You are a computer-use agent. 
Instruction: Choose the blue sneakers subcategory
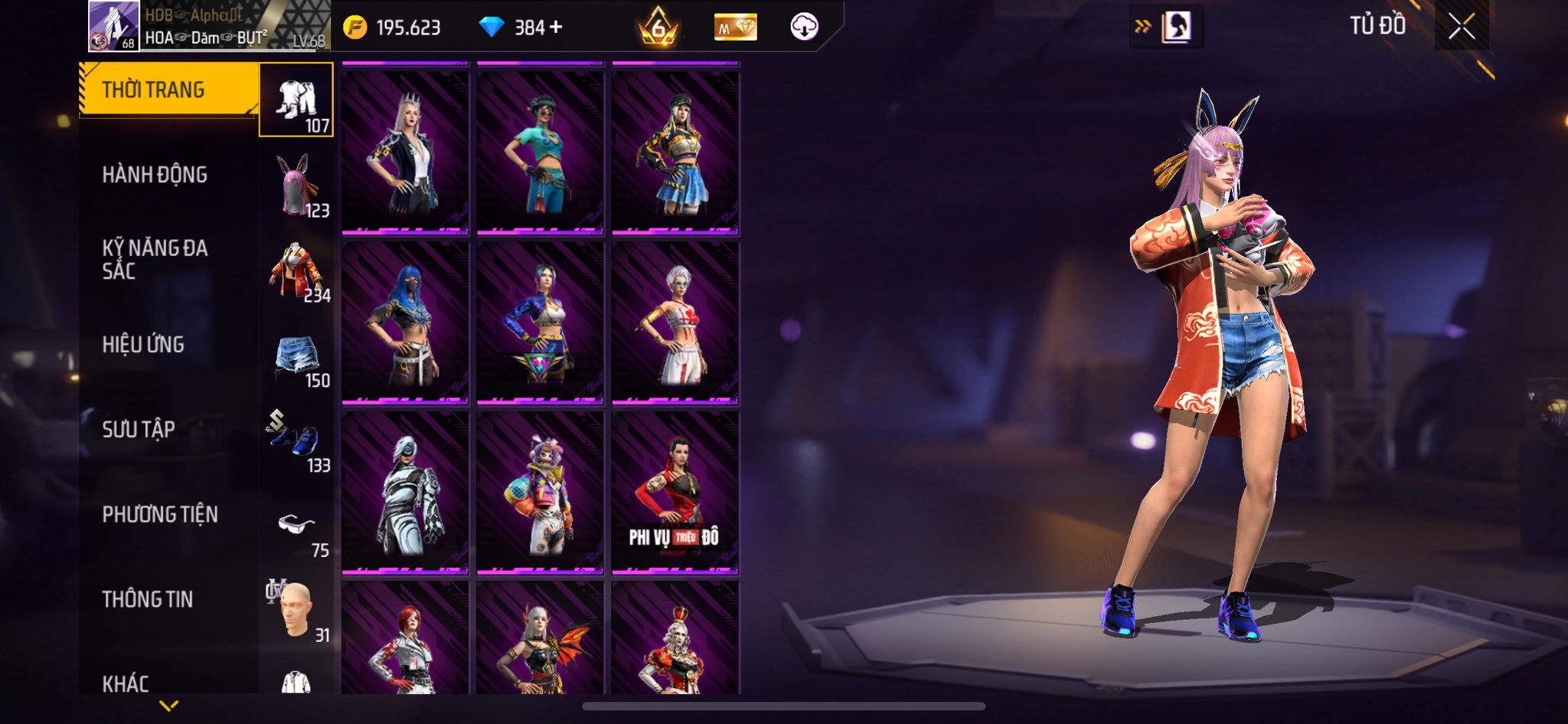point(296,441)
